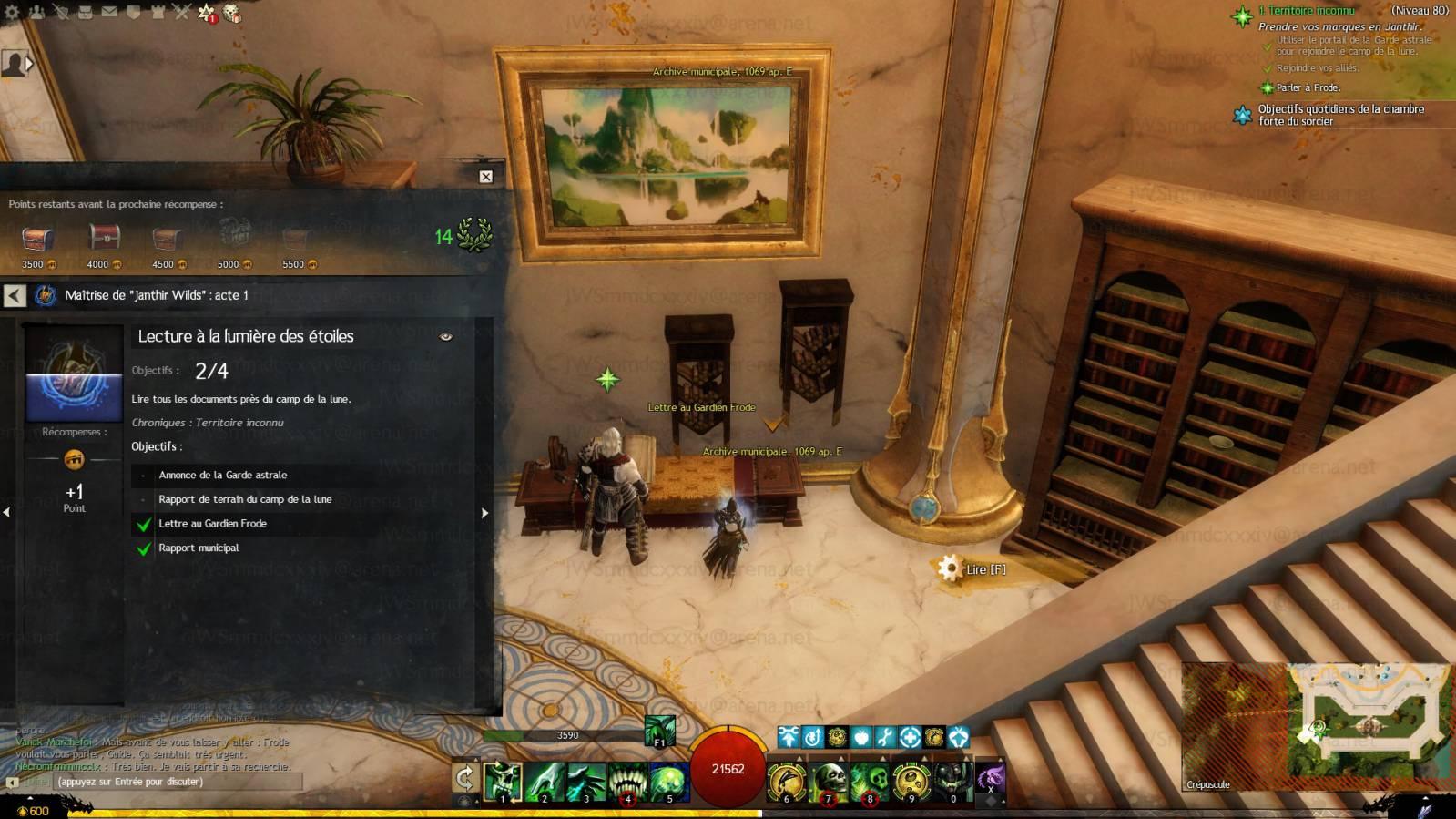Go back from Janthir Wilds mastery category
1456x819 pixels.
(15, 295)
